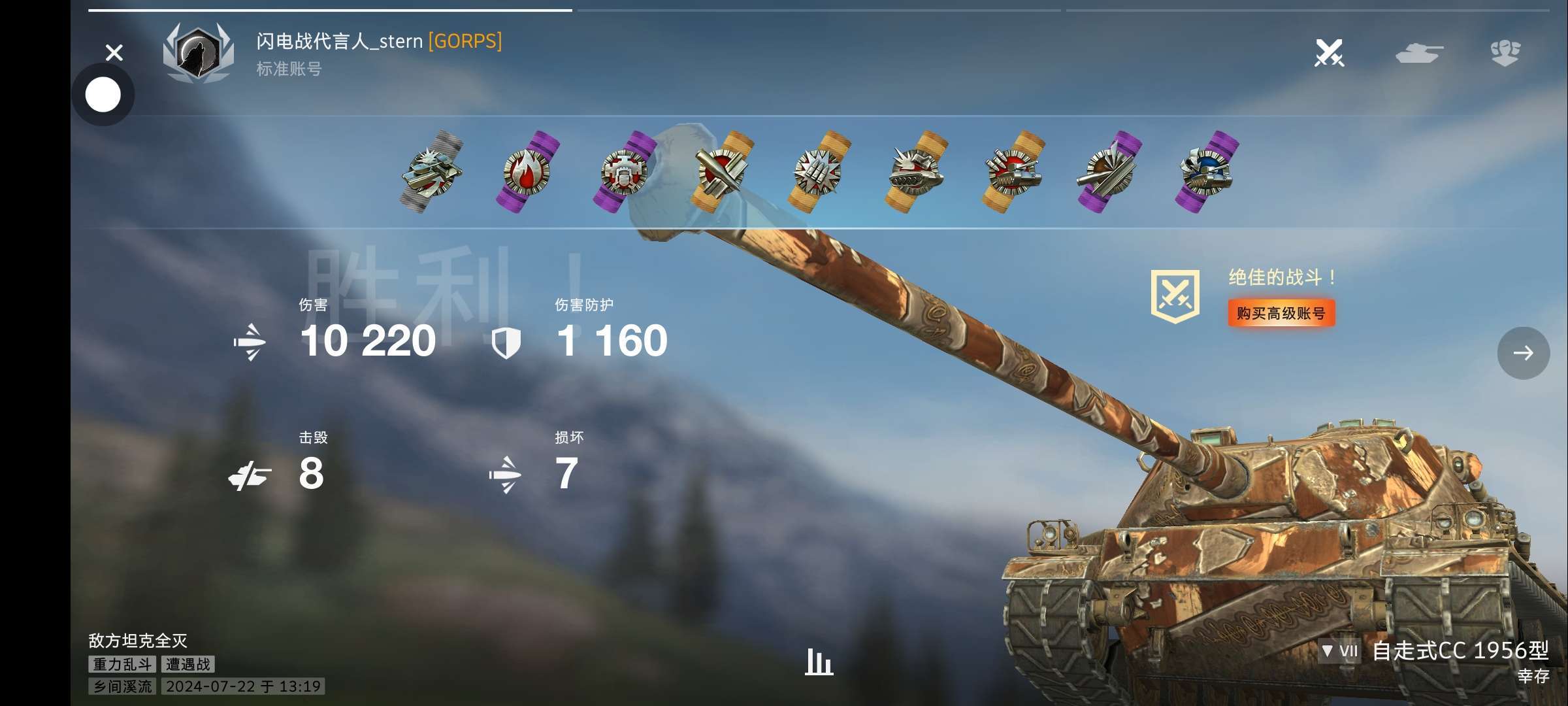View the tank medal with yellow ribbon
Screen dimensions: 1568x706
click(x=915, y=172)
